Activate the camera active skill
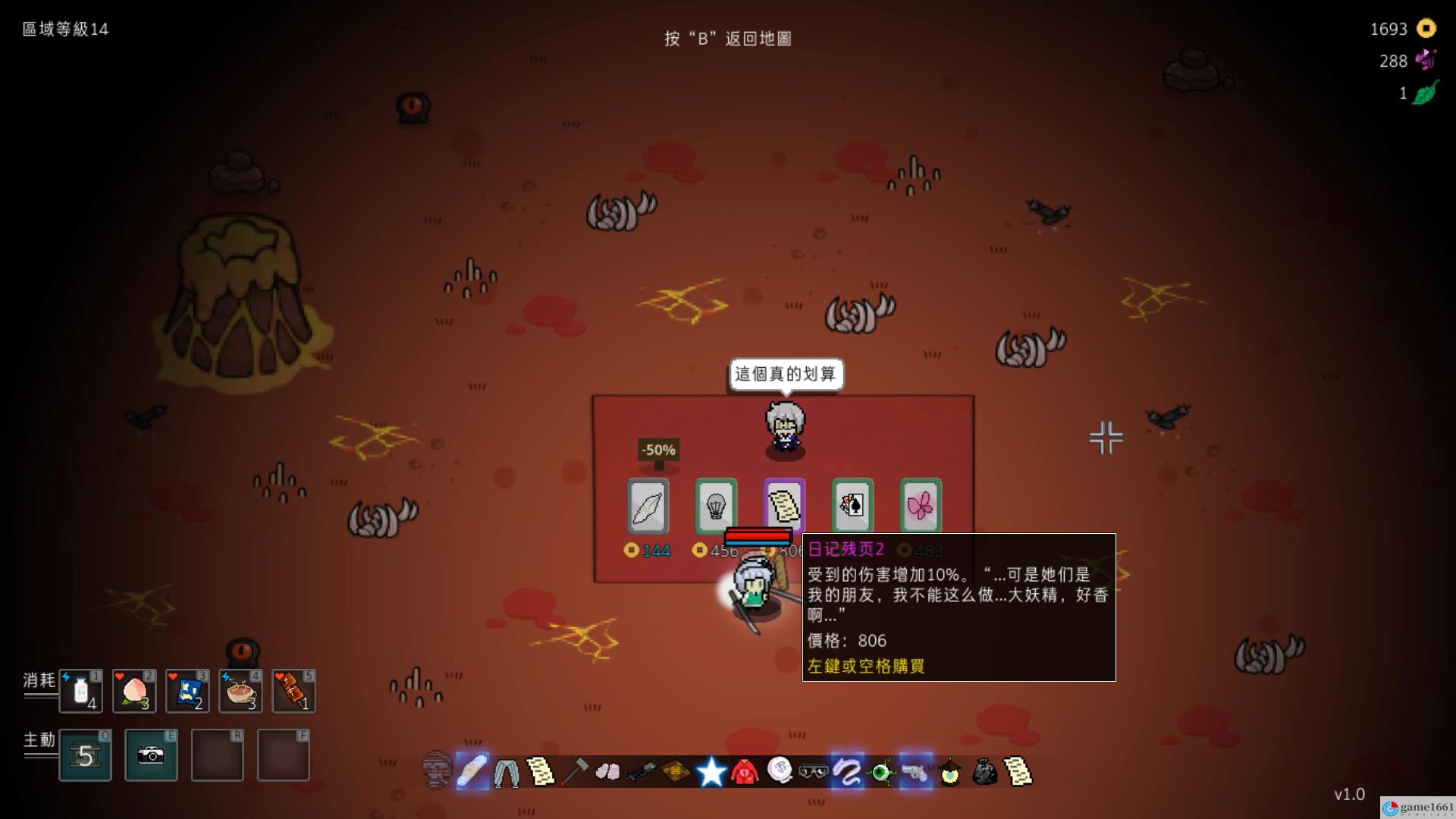Viewport: 1456px width, 819px height. pos(151,755)
